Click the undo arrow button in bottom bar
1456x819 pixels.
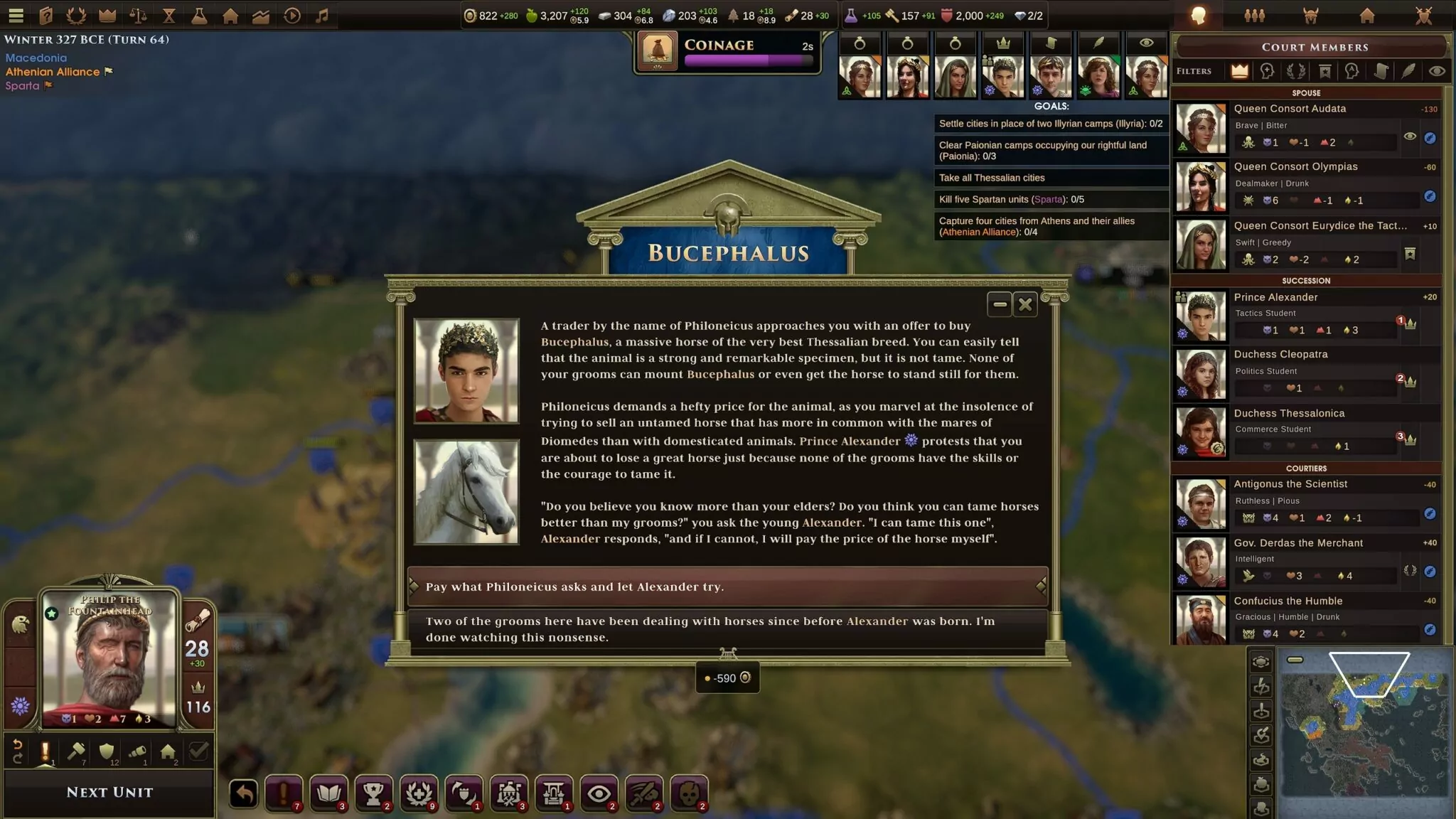tap(243, 793)
